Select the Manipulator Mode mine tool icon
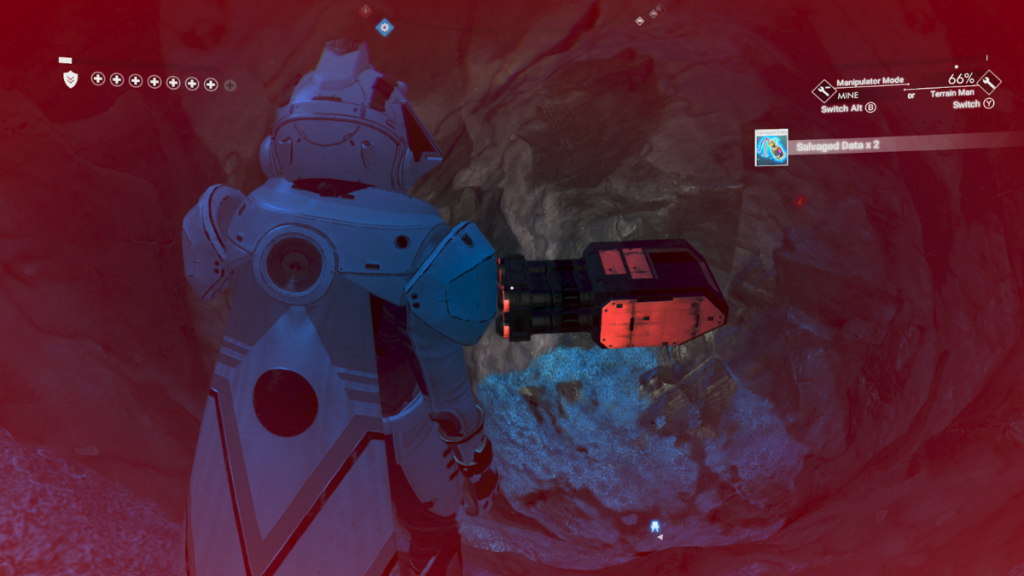Screen dimensions: 1024x576 pos(822,90)
